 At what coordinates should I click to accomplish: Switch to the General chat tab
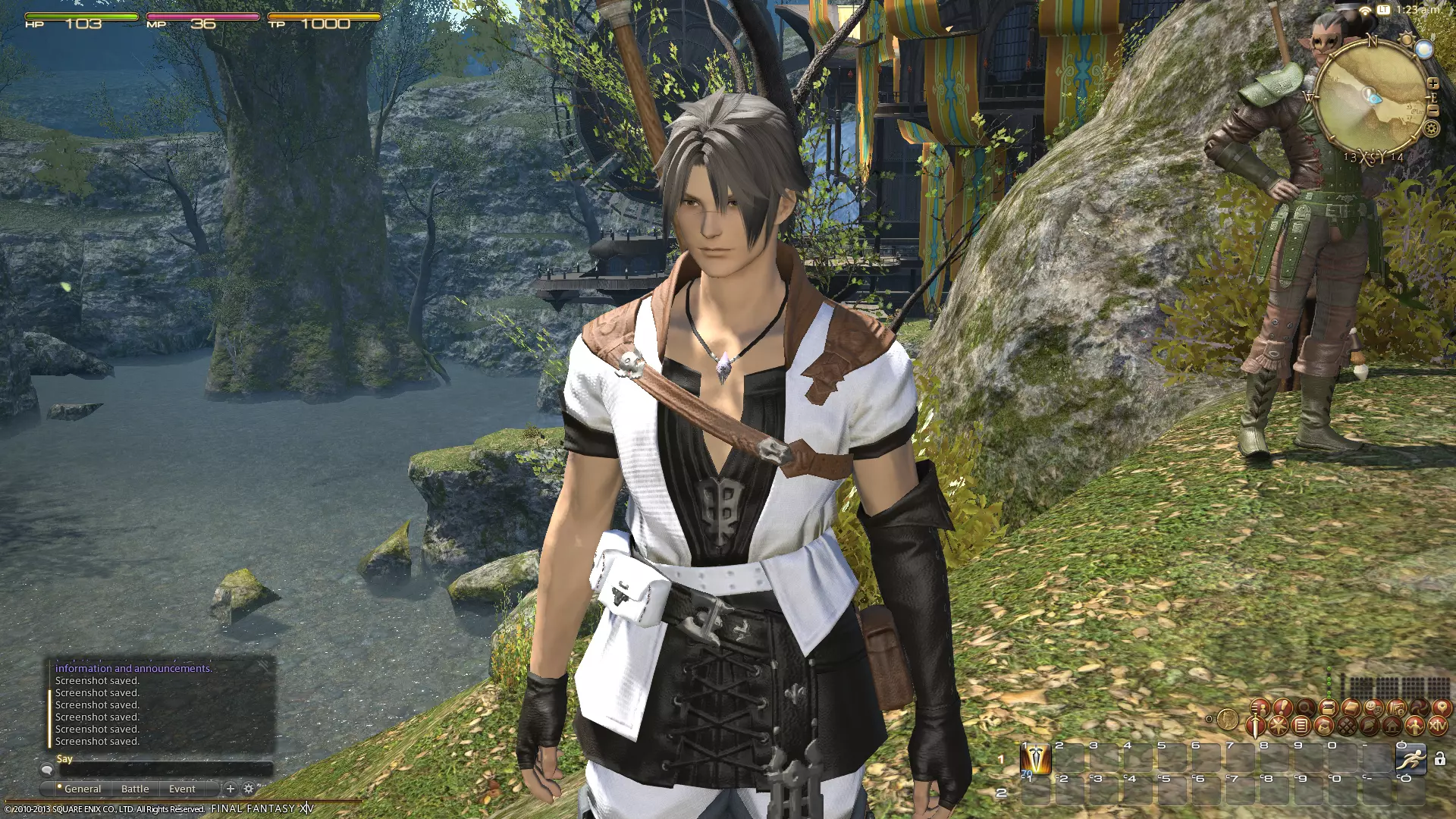coord(82,789)
